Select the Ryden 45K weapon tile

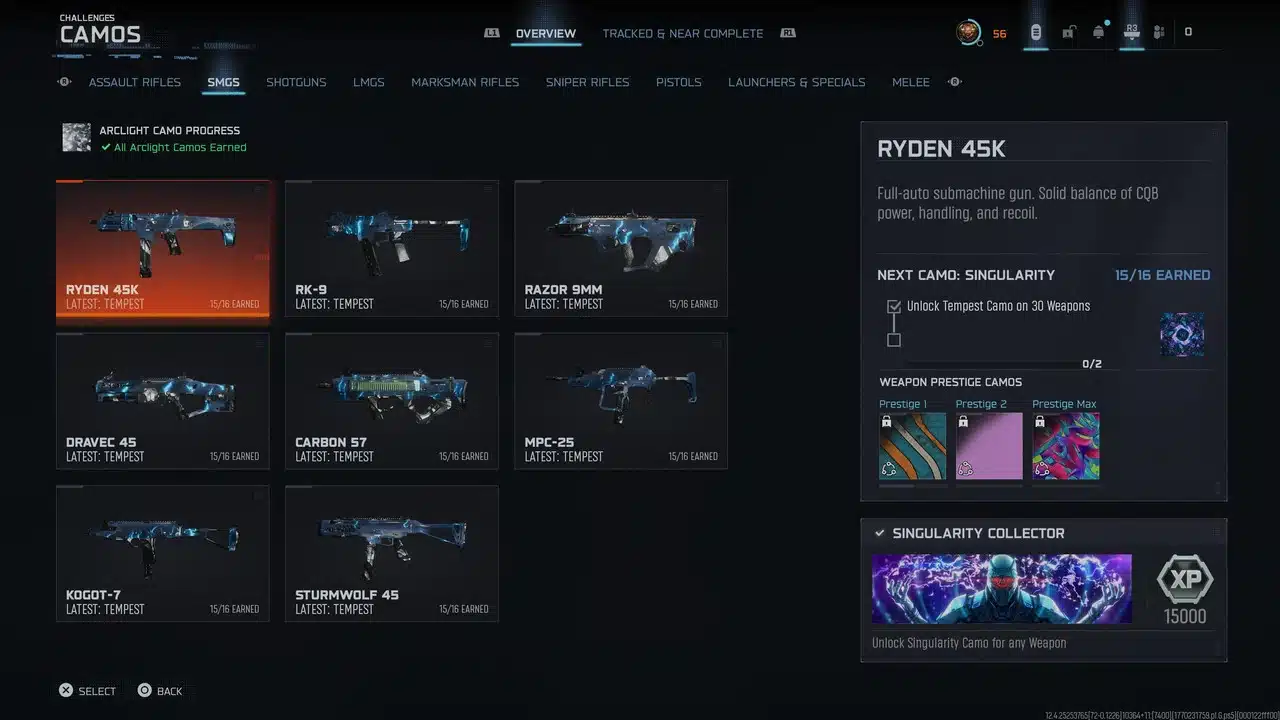coord(163,249)
